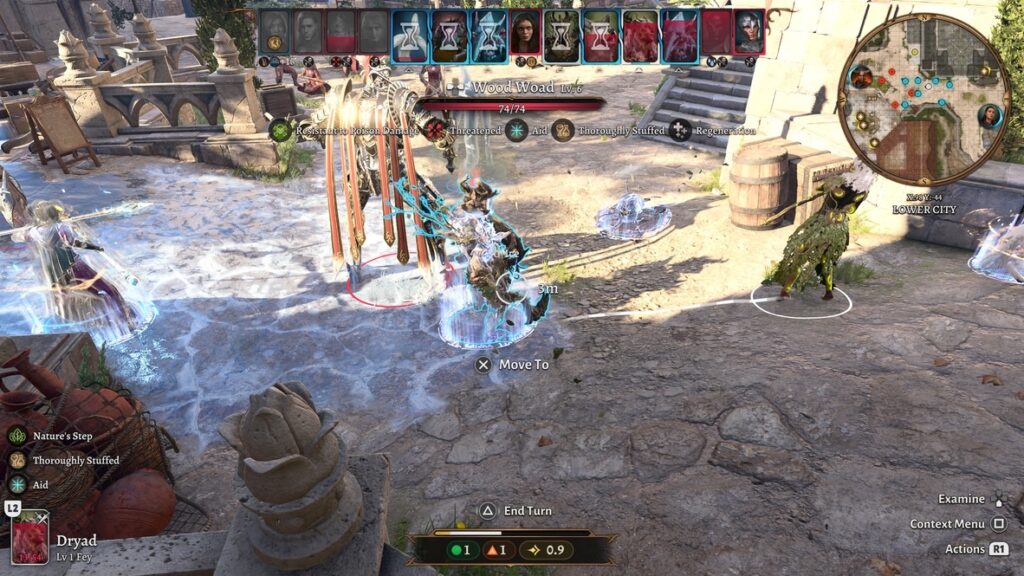Inspect Resistance to Poison Damage status icon
This screenshot has height=576, width=1024.
click(x=280, y=130)
